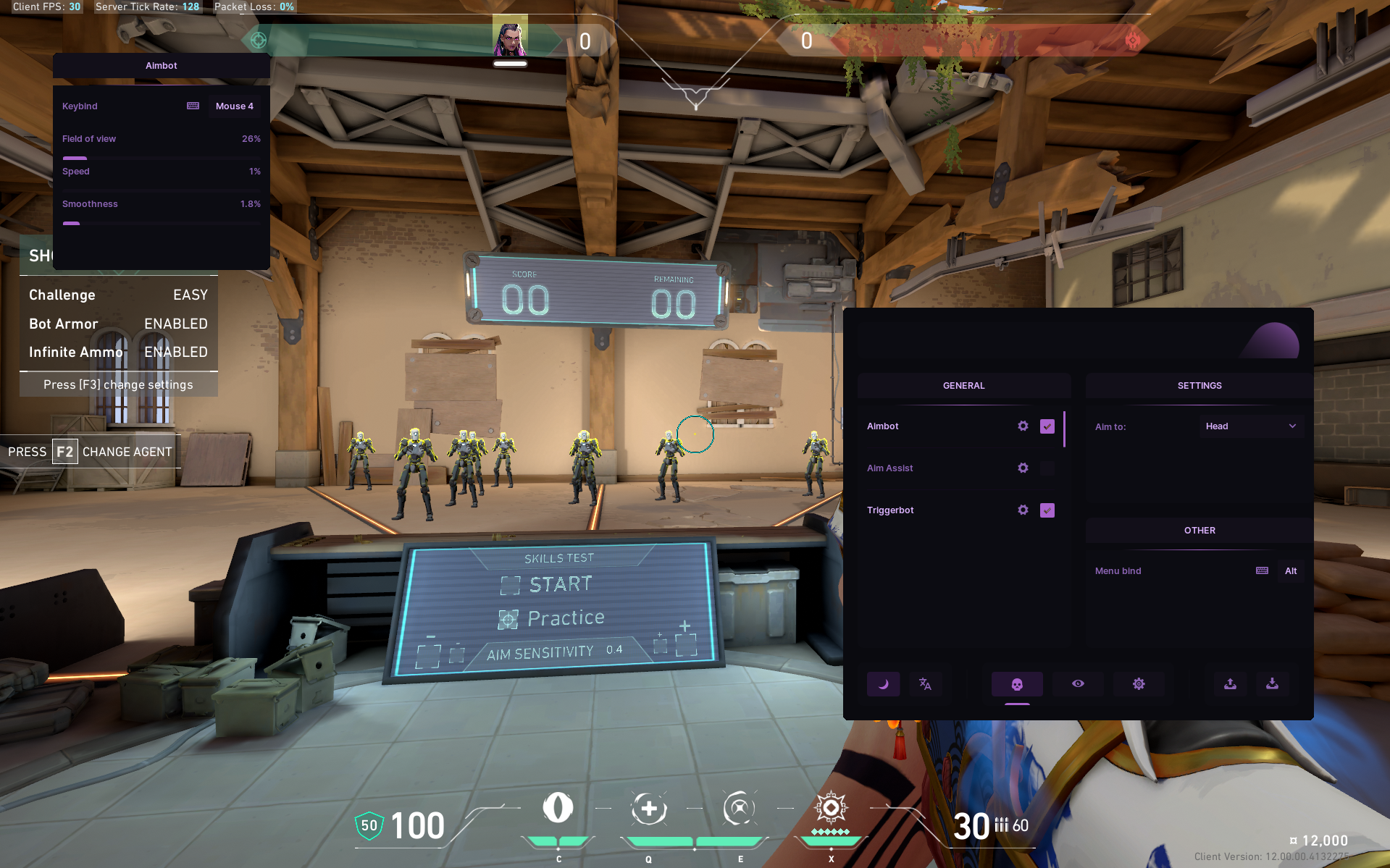Use the Dismiss ability icon
Viewport: 1390px width, 868px height.
tap(739, 809)
